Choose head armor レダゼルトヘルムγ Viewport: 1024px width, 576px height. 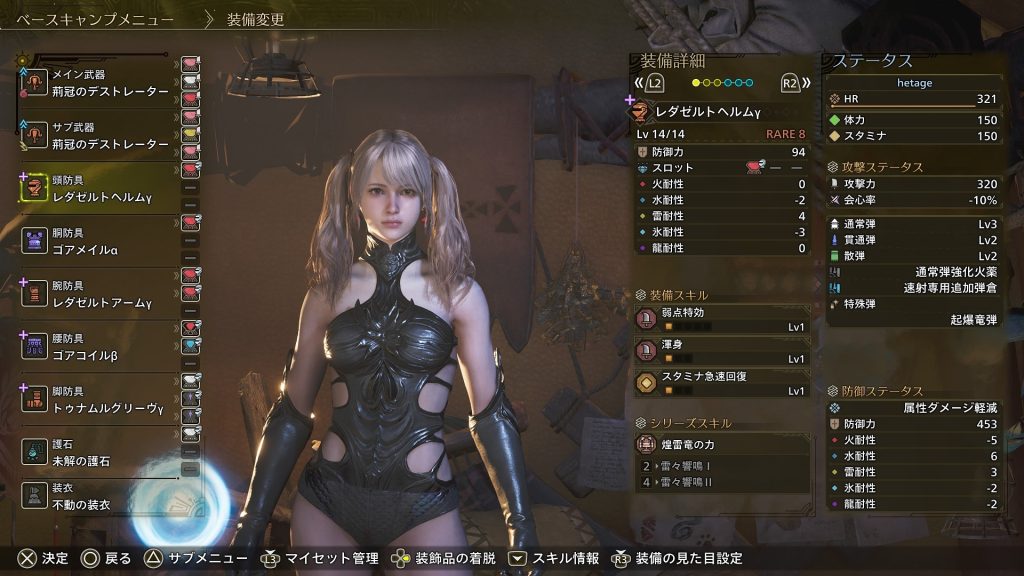pyautogui.click(x=100, y=188)
